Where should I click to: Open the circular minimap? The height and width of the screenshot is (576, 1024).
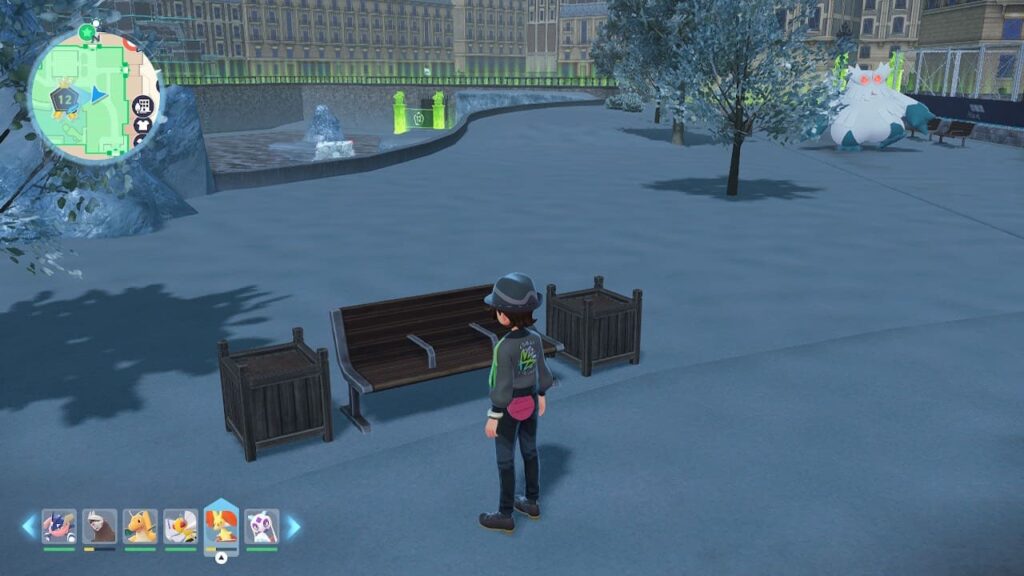tap(92, 90)
